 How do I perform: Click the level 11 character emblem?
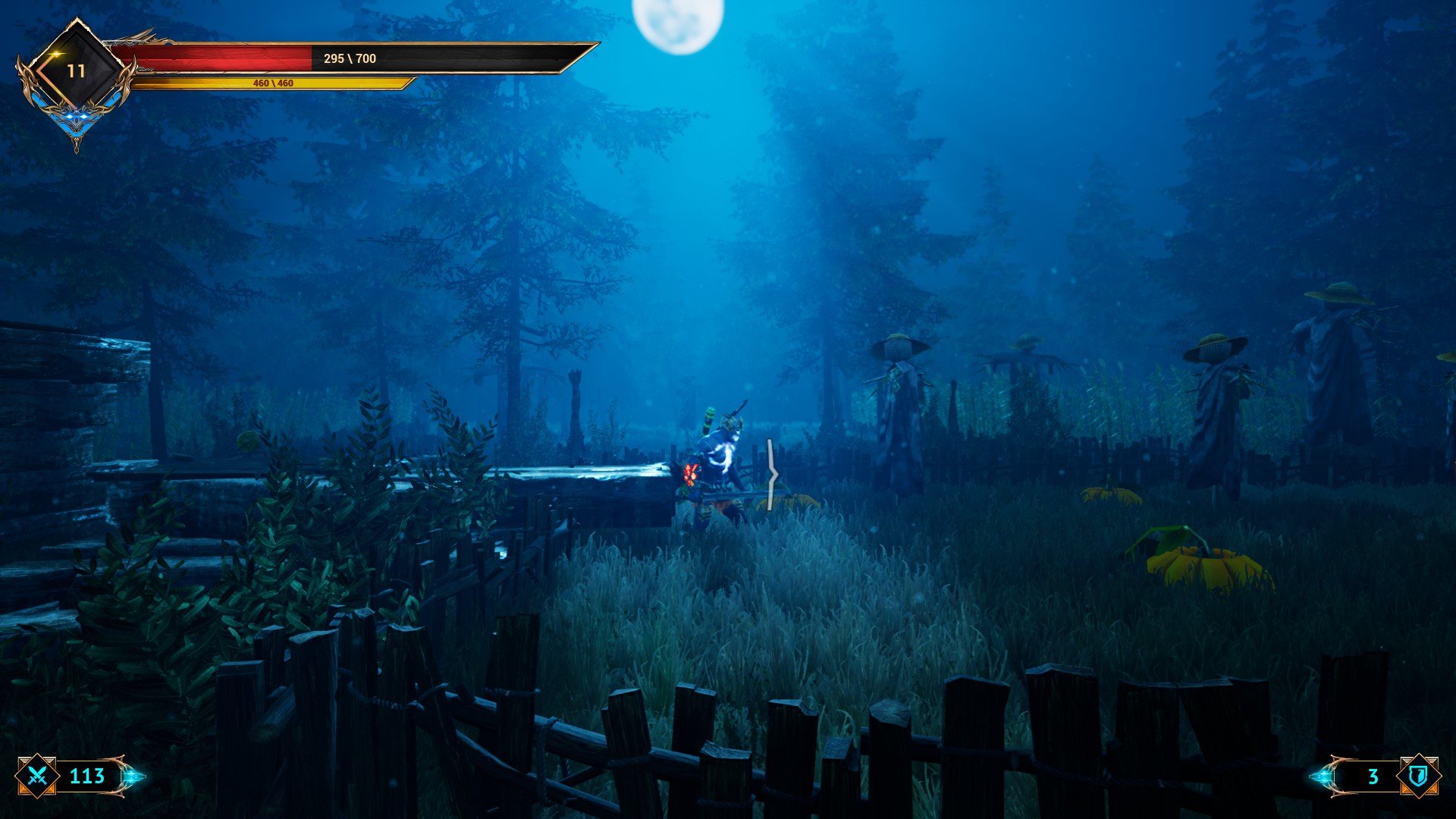click(75, 72)
